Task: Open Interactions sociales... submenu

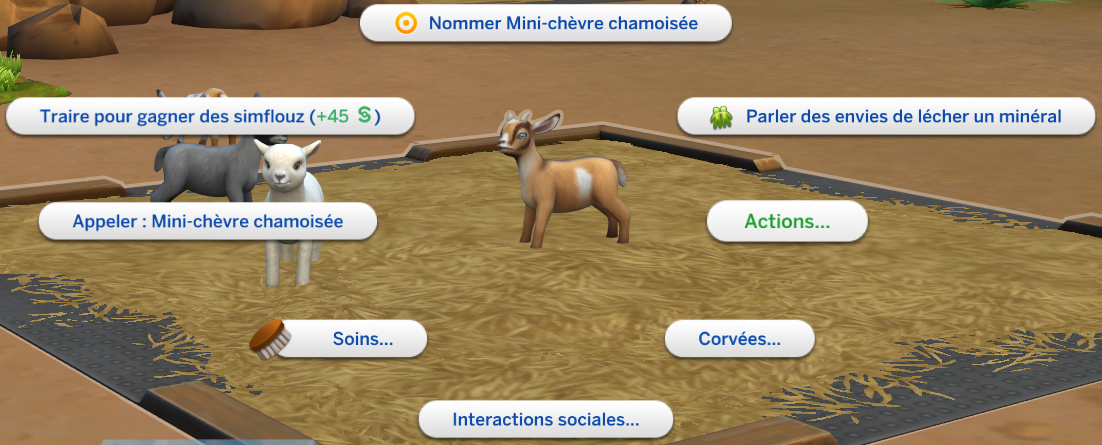Action: (x=545, y=419)
